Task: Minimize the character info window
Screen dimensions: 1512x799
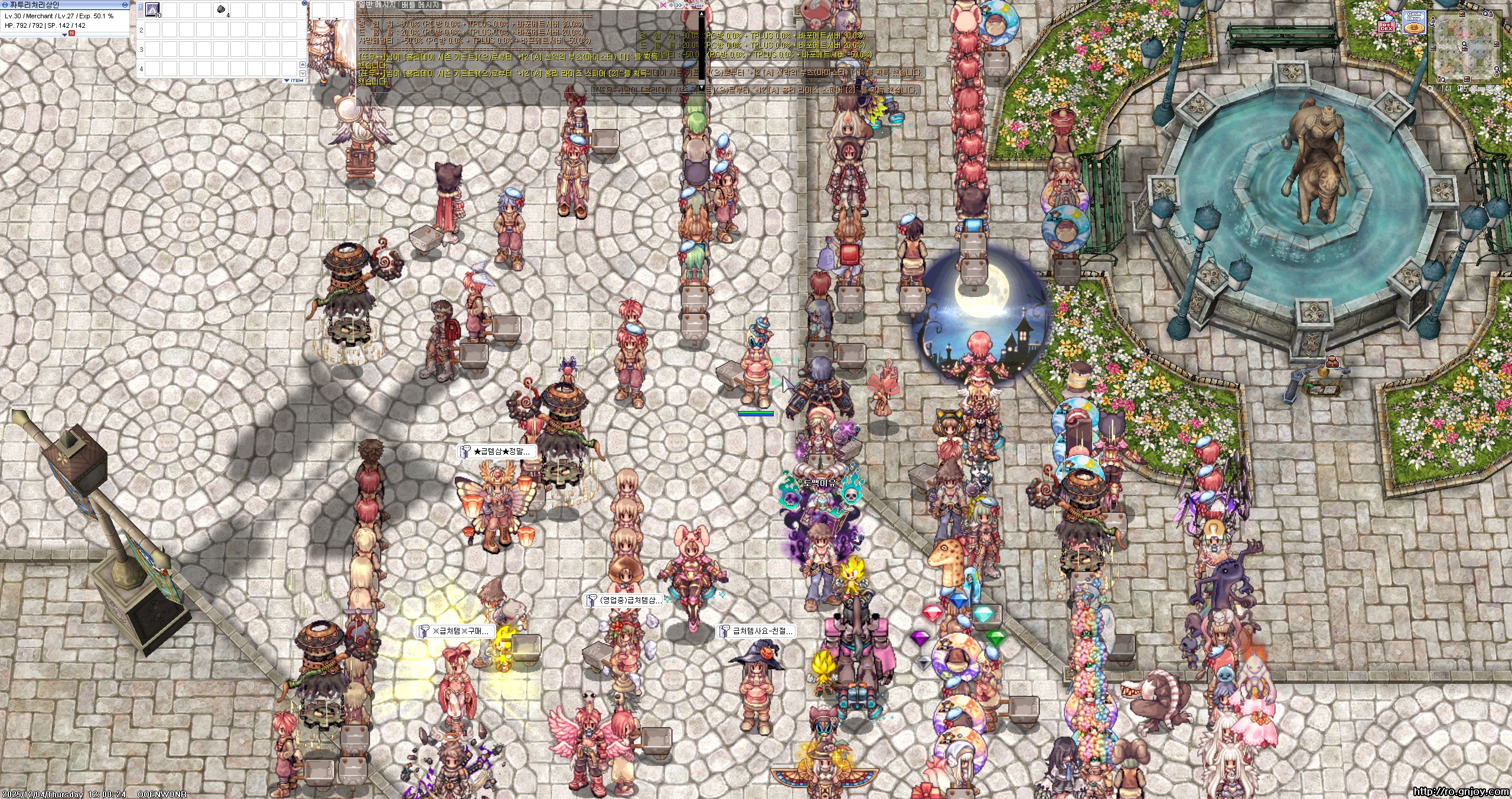Action: [125, 4]
